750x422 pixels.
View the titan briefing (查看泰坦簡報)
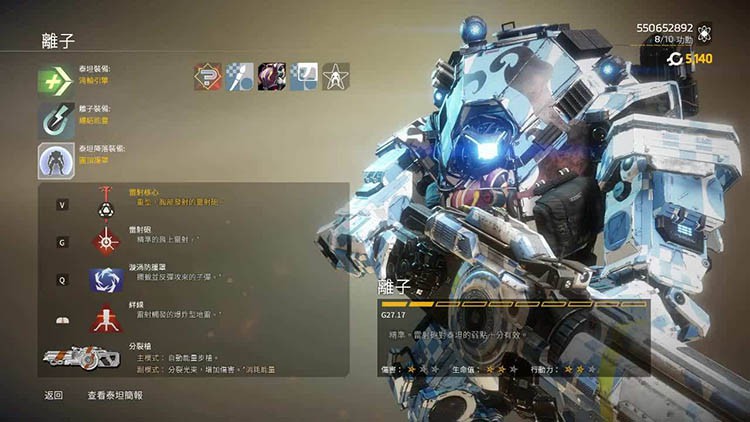115,395
